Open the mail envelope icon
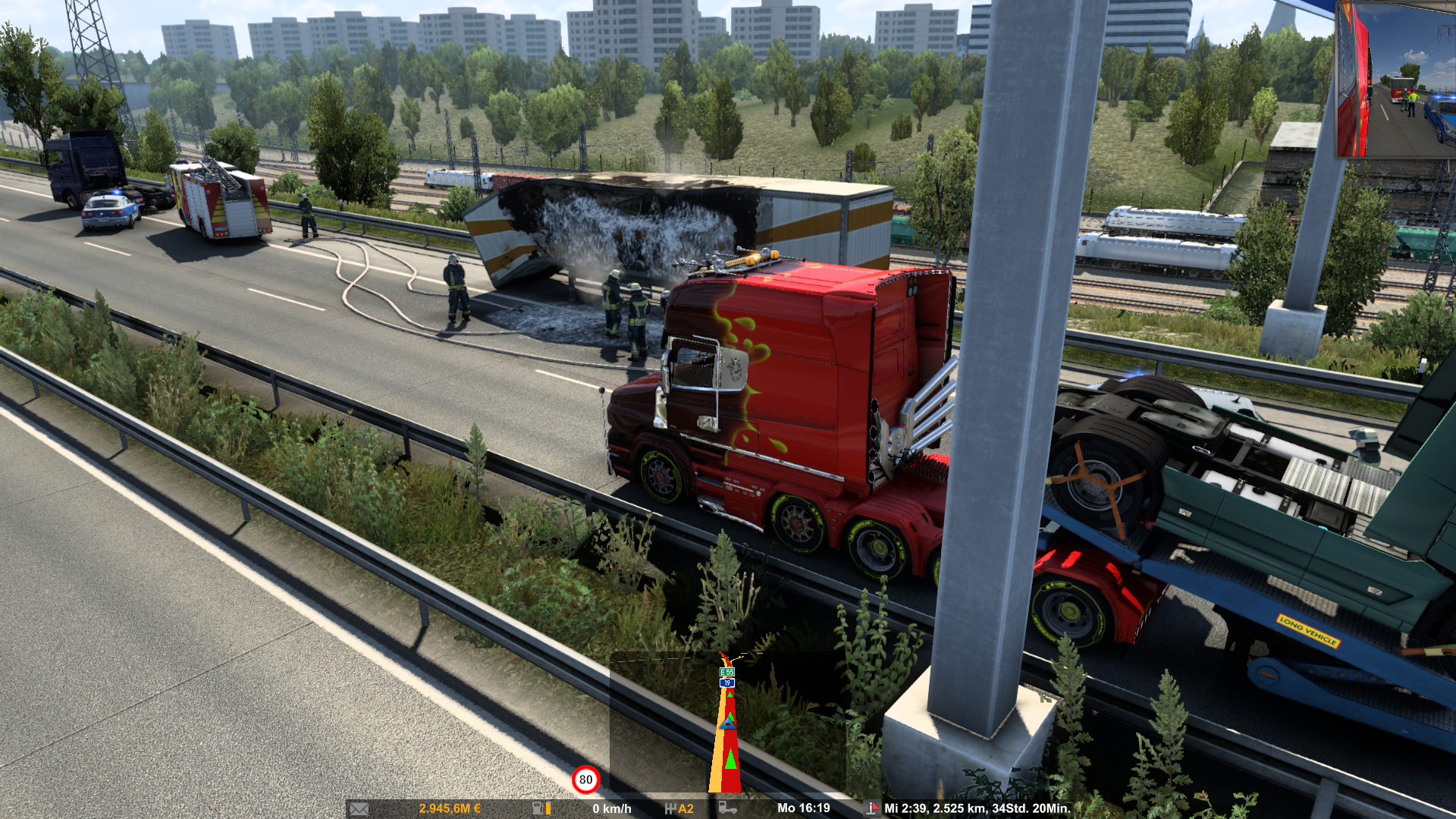The width and height of the screenshot is (1456, 819). point(359,808)
